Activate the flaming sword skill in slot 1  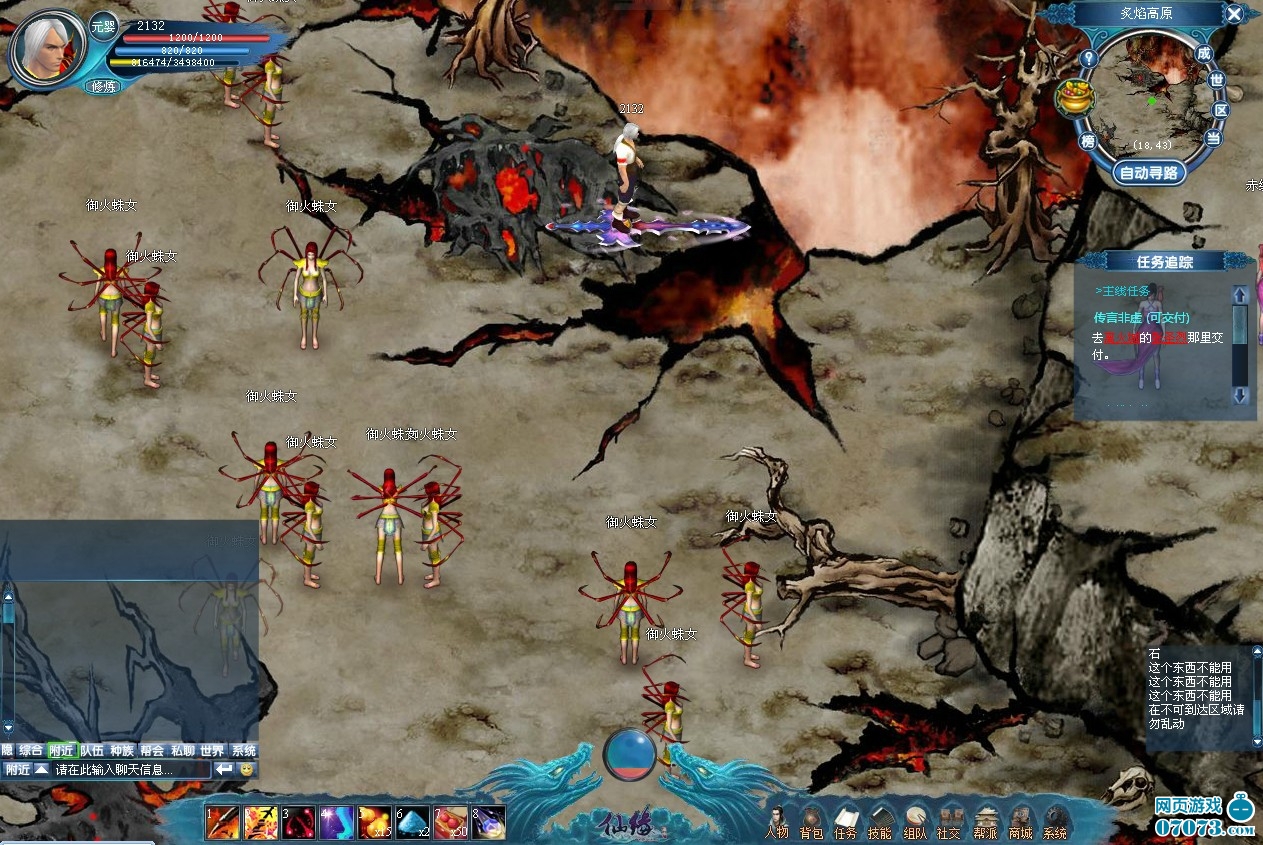(x=223, y=822)
